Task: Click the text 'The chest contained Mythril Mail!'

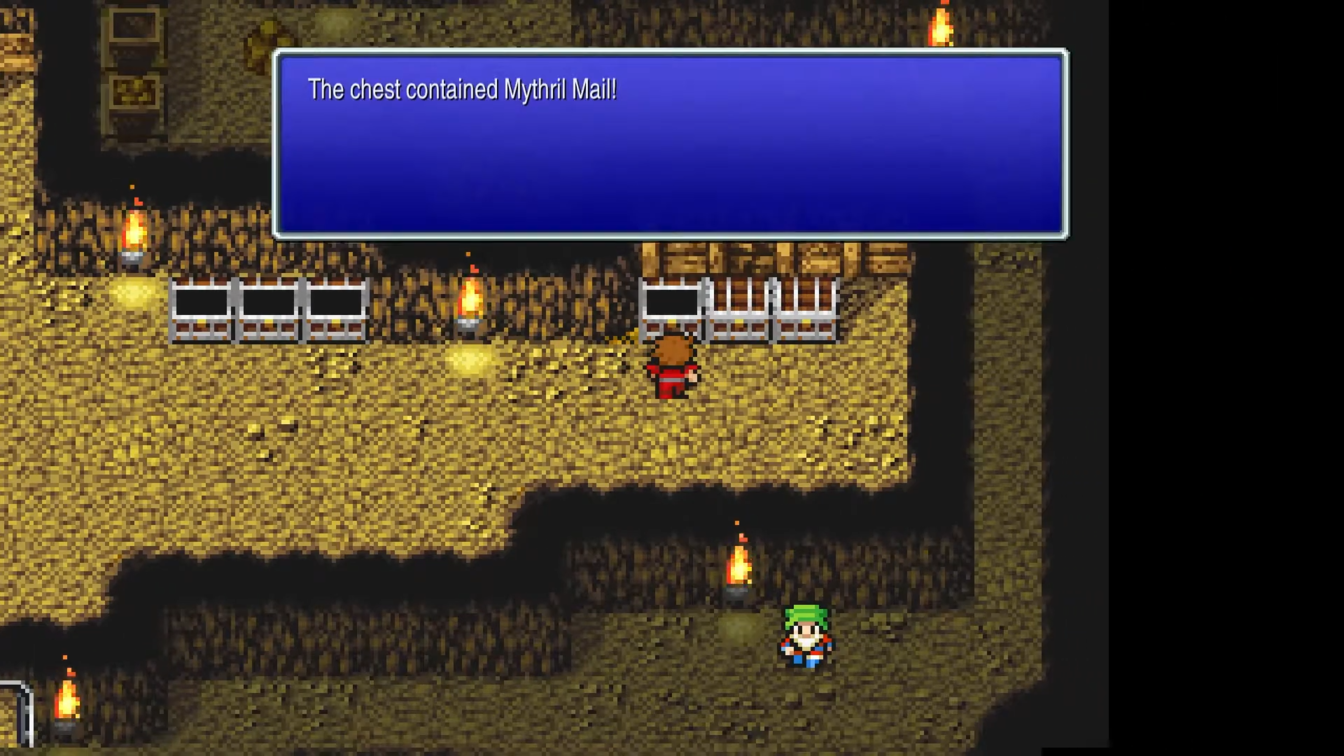Action: [x=462, y=89]
